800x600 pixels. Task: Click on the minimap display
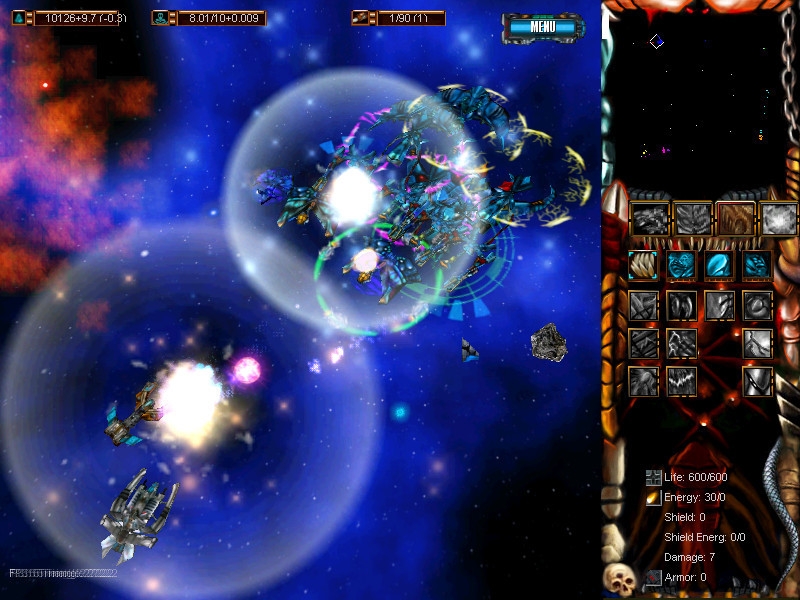(698, 95)
